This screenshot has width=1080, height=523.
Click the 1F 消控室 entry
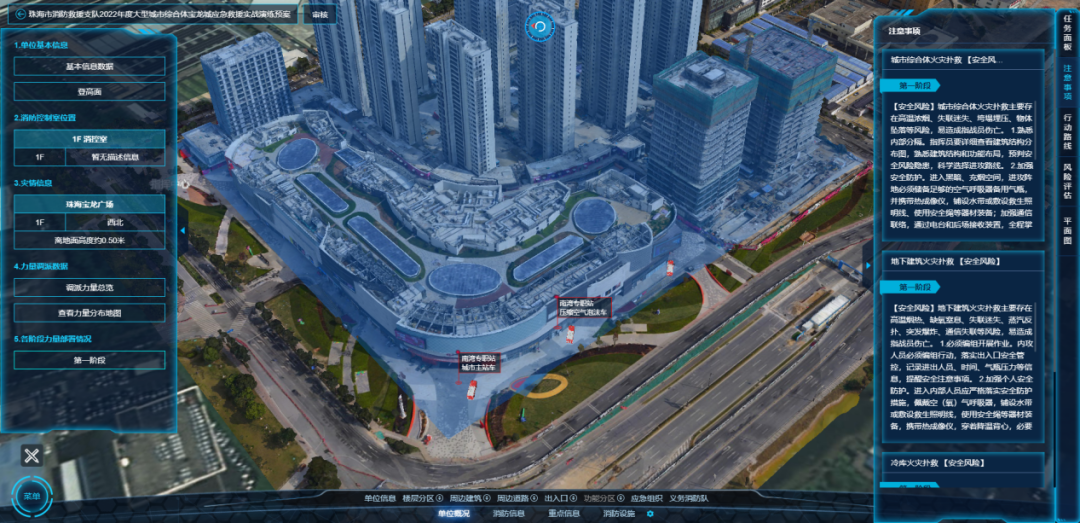pos(89,139)
